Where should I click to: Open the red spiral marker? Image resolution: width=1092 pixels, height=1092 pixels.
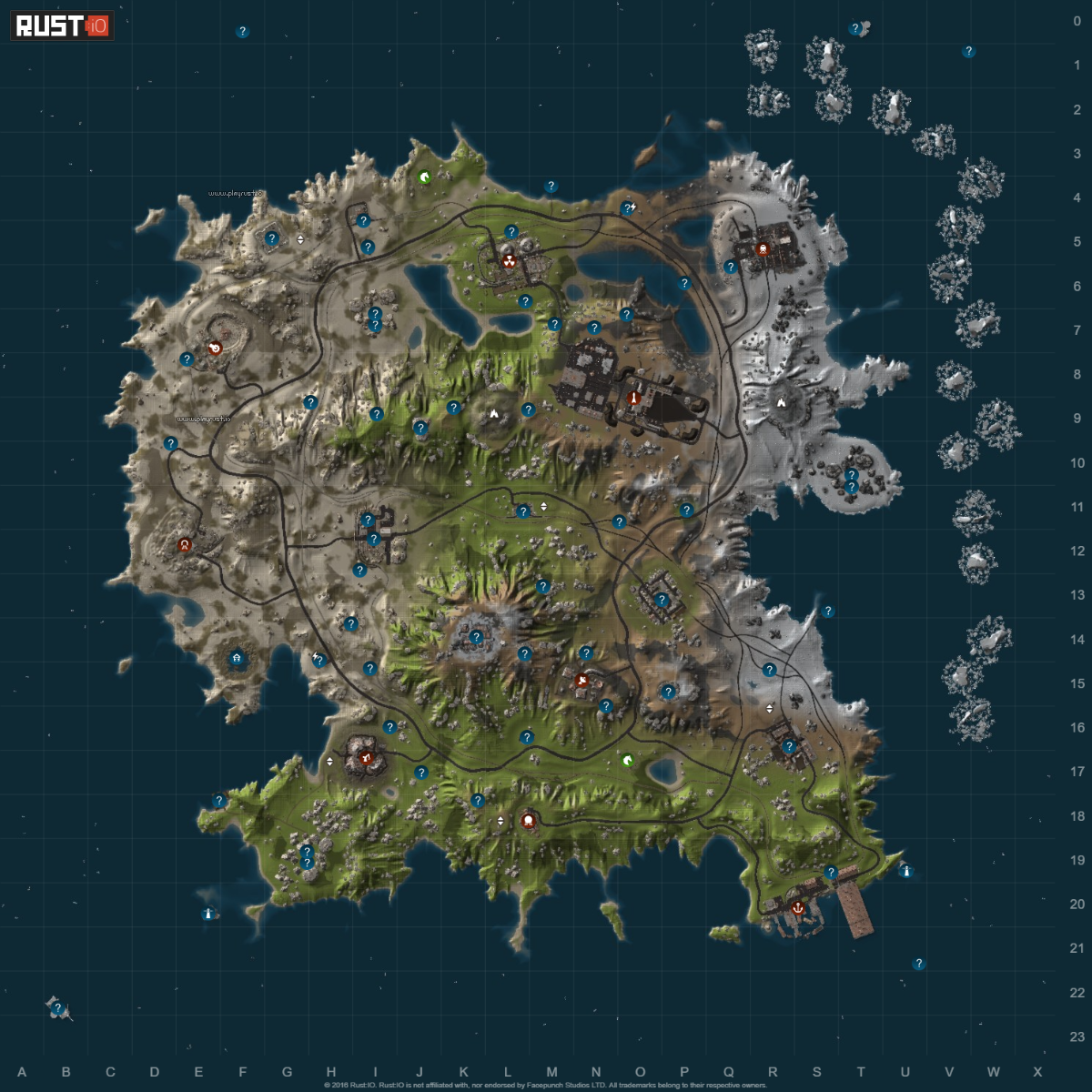(216, 348)
